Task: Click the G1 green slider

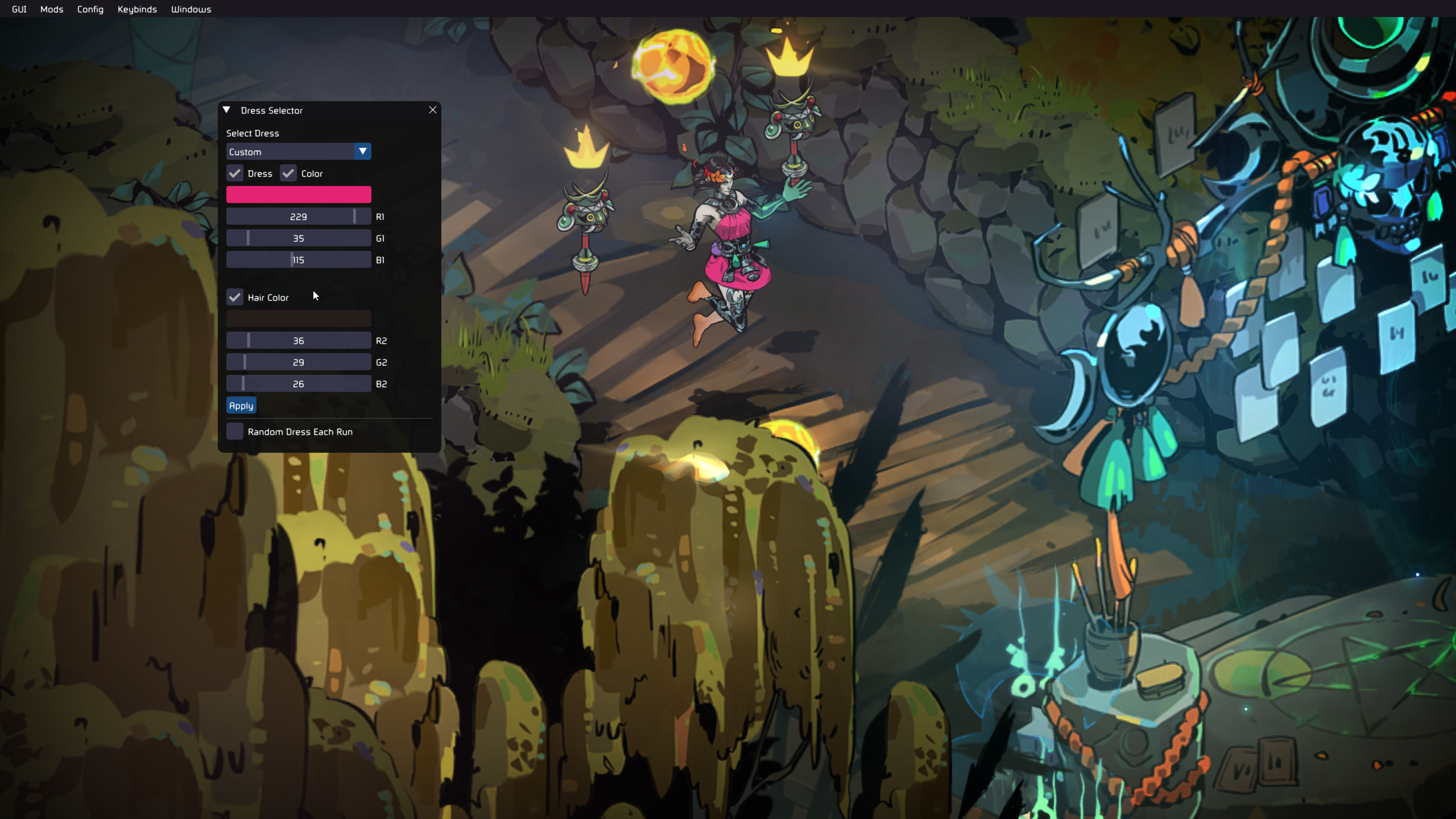Action: tap(299, 238)
